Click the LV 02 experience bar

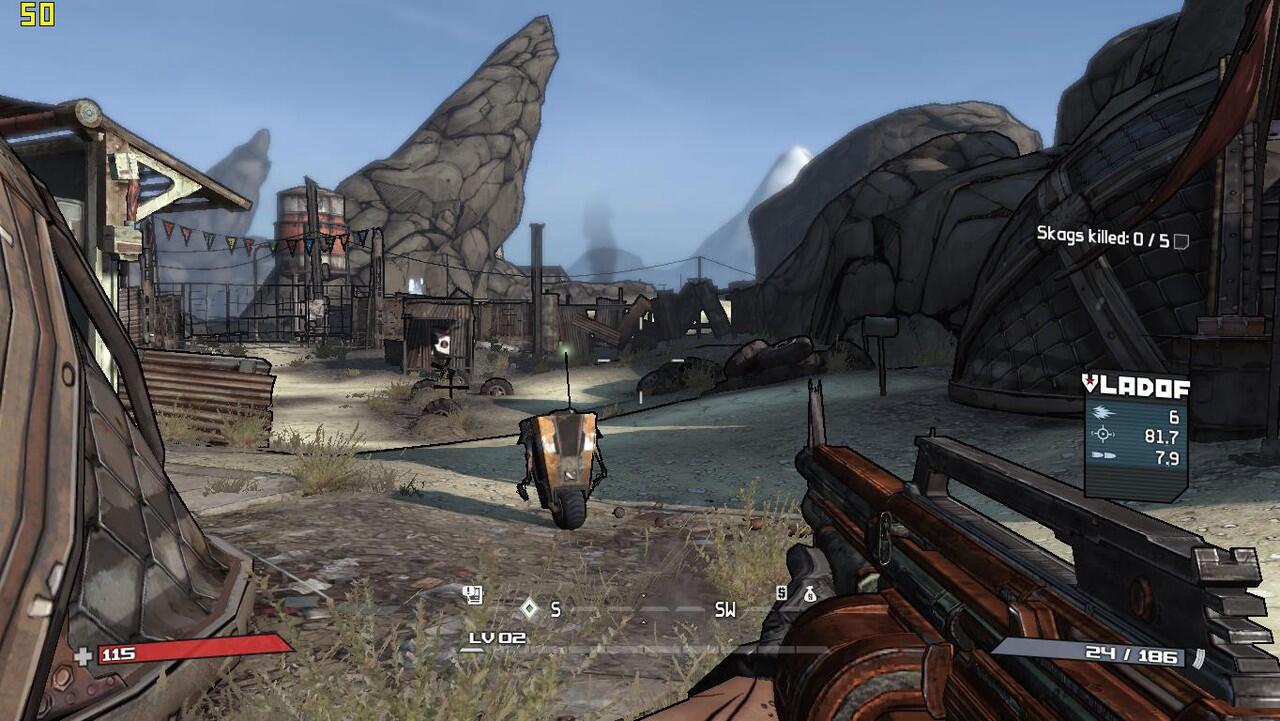click(640, 650)
